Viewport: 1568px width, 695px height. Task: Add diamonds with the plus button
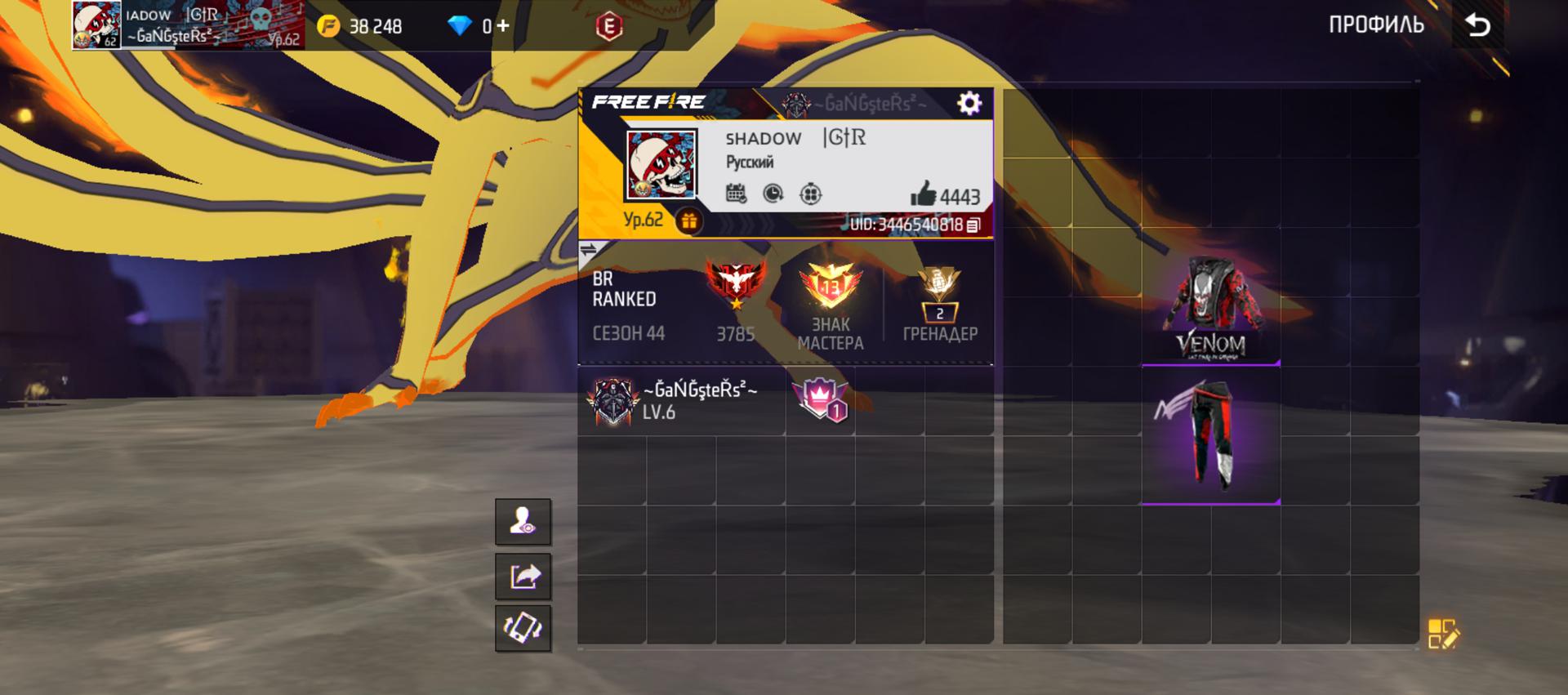click(502, 26)
